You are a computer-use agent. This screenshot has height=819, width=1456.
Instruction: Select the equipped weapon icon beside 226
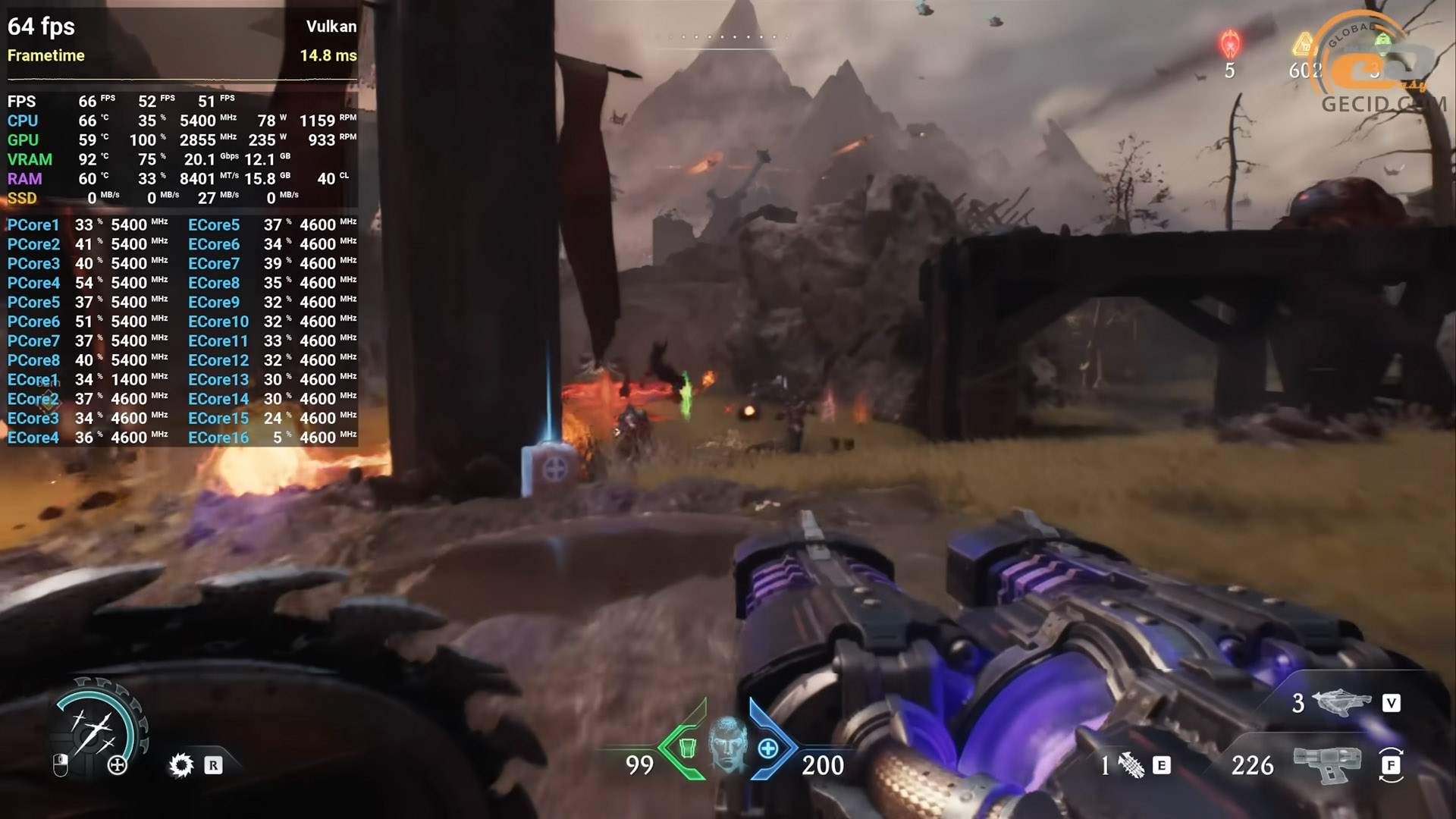tap(1326, 764)
